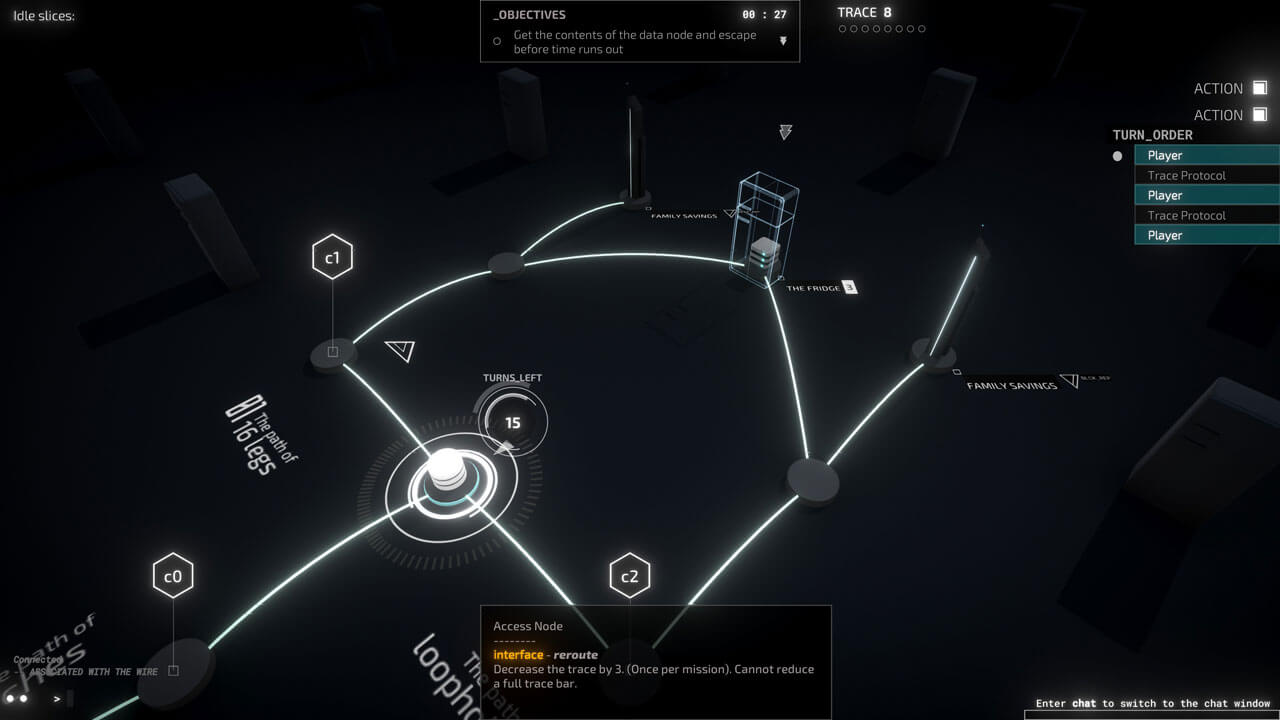Image resolution: width=1280 pixels, height=720 pixels.
Task: Expand the objectives panel arrow
Action: [x=783, y=41]
